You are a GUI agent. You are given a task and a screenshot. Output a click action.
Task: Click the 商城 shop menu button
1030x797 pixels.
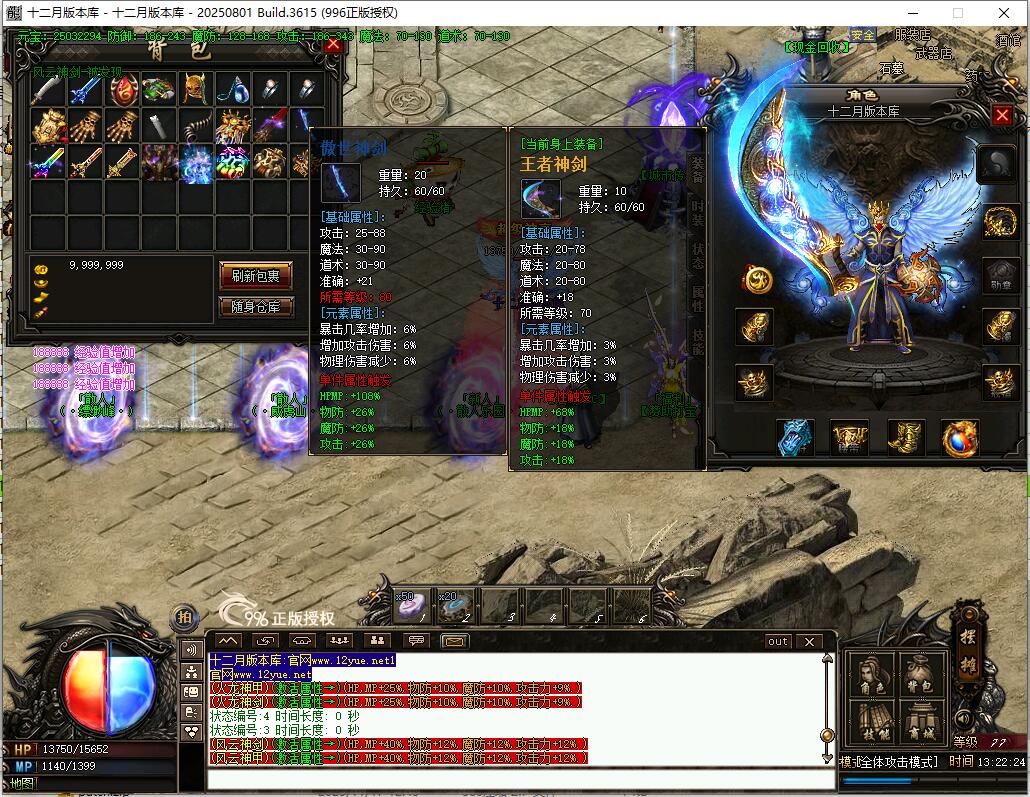(x=921, y=720)
